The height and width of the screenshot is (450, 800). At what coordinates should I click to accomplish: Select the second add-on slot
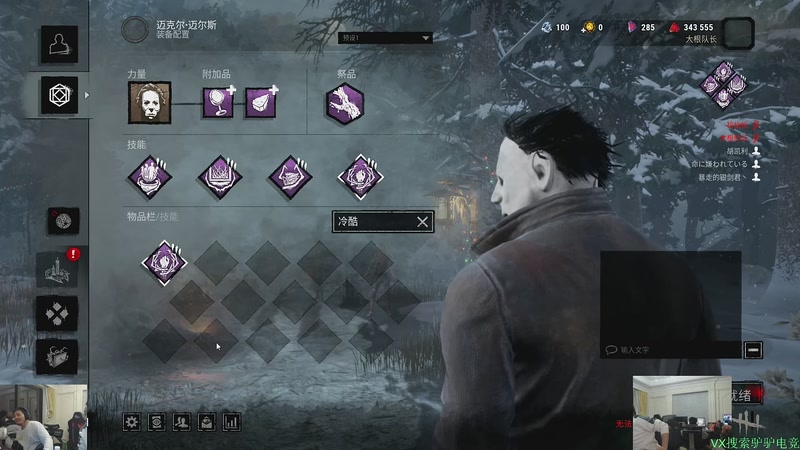click(259, 102)
